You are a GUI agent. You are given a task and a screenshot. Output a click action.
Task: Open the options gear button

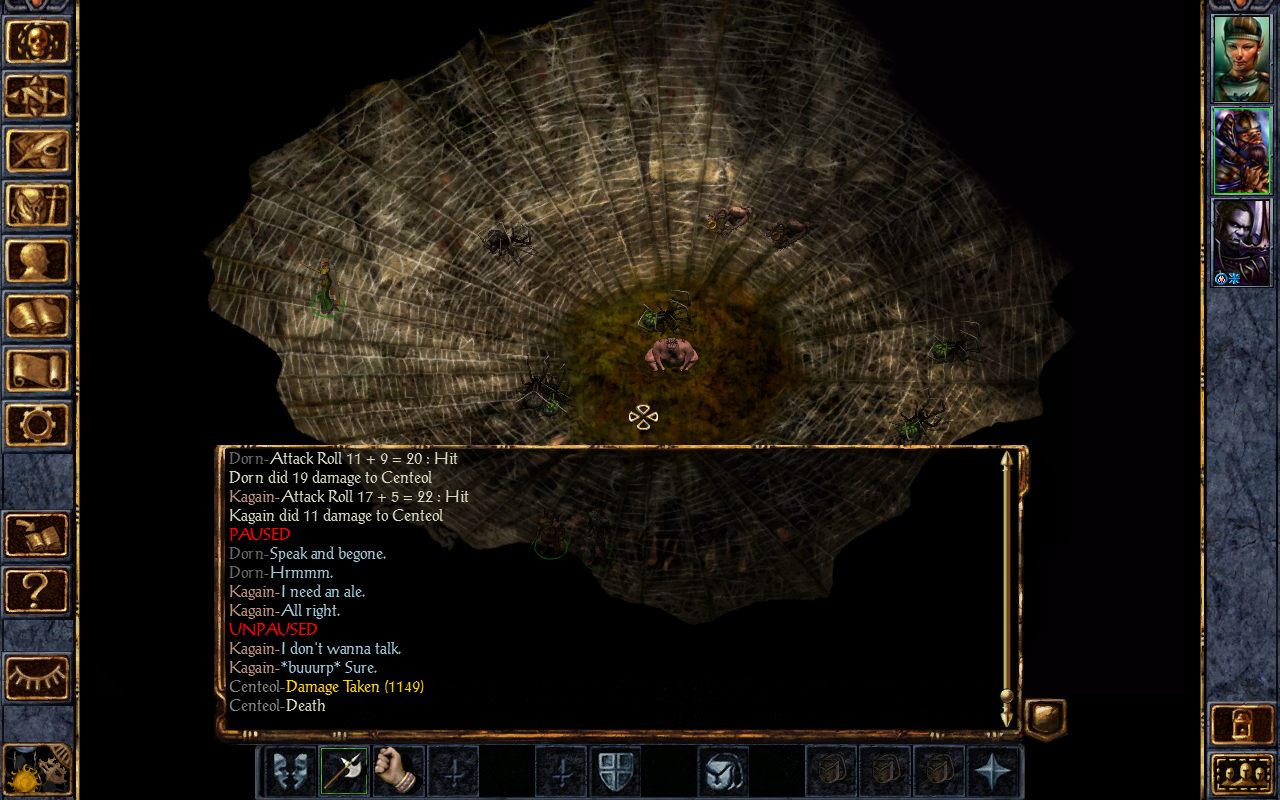click(38, 424)
